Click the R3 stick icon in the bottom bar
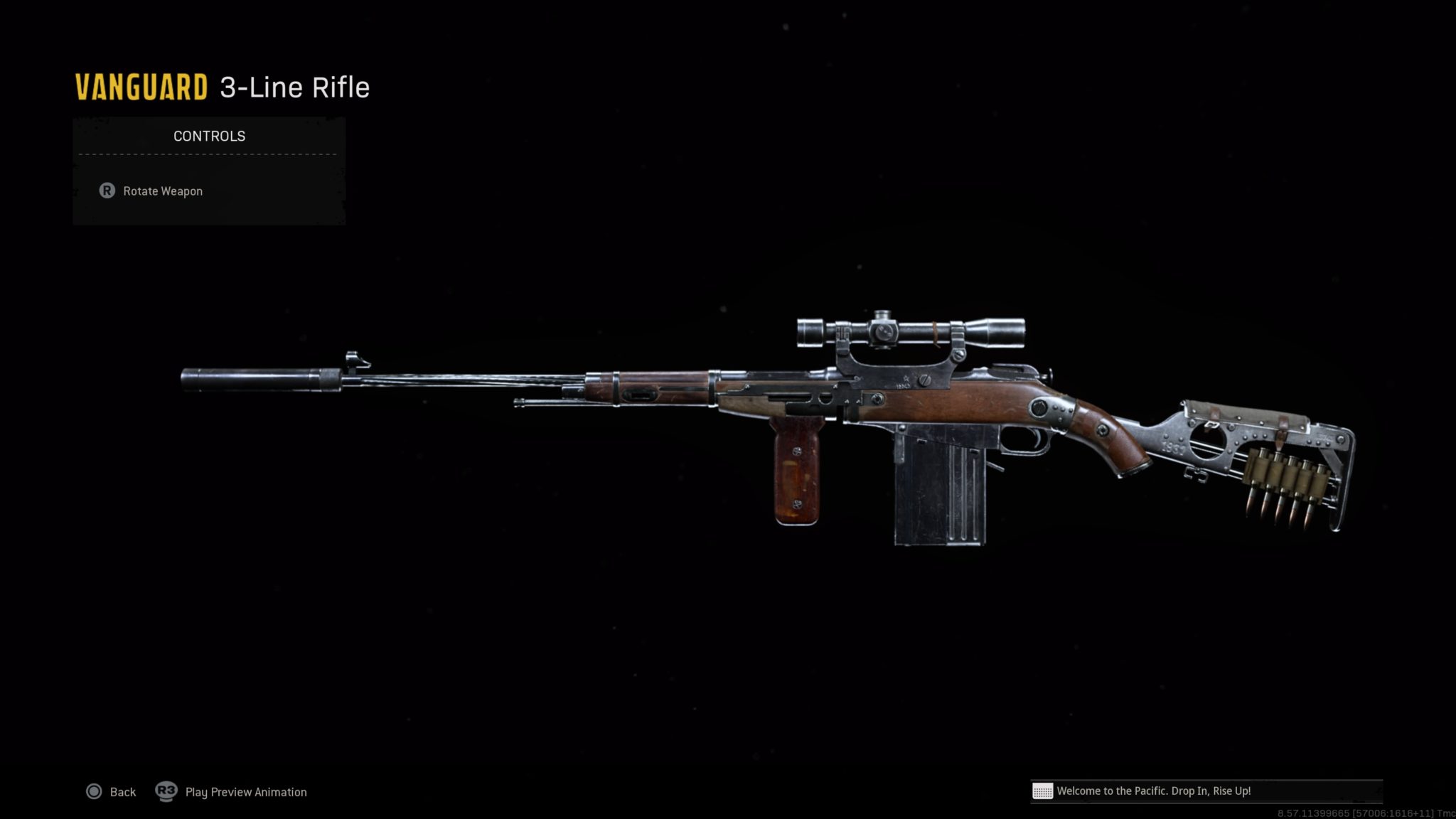Viewport: 1456px width, 819px height. click(x=166, y=791)
